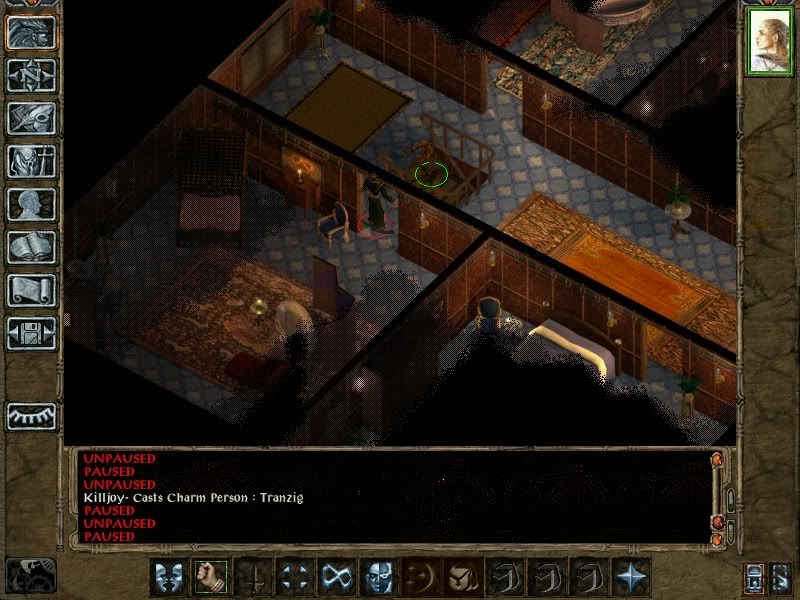Open the priest scroll button
Image resolution: width=800 pixels, height=600 pixels.
(31, 290)
